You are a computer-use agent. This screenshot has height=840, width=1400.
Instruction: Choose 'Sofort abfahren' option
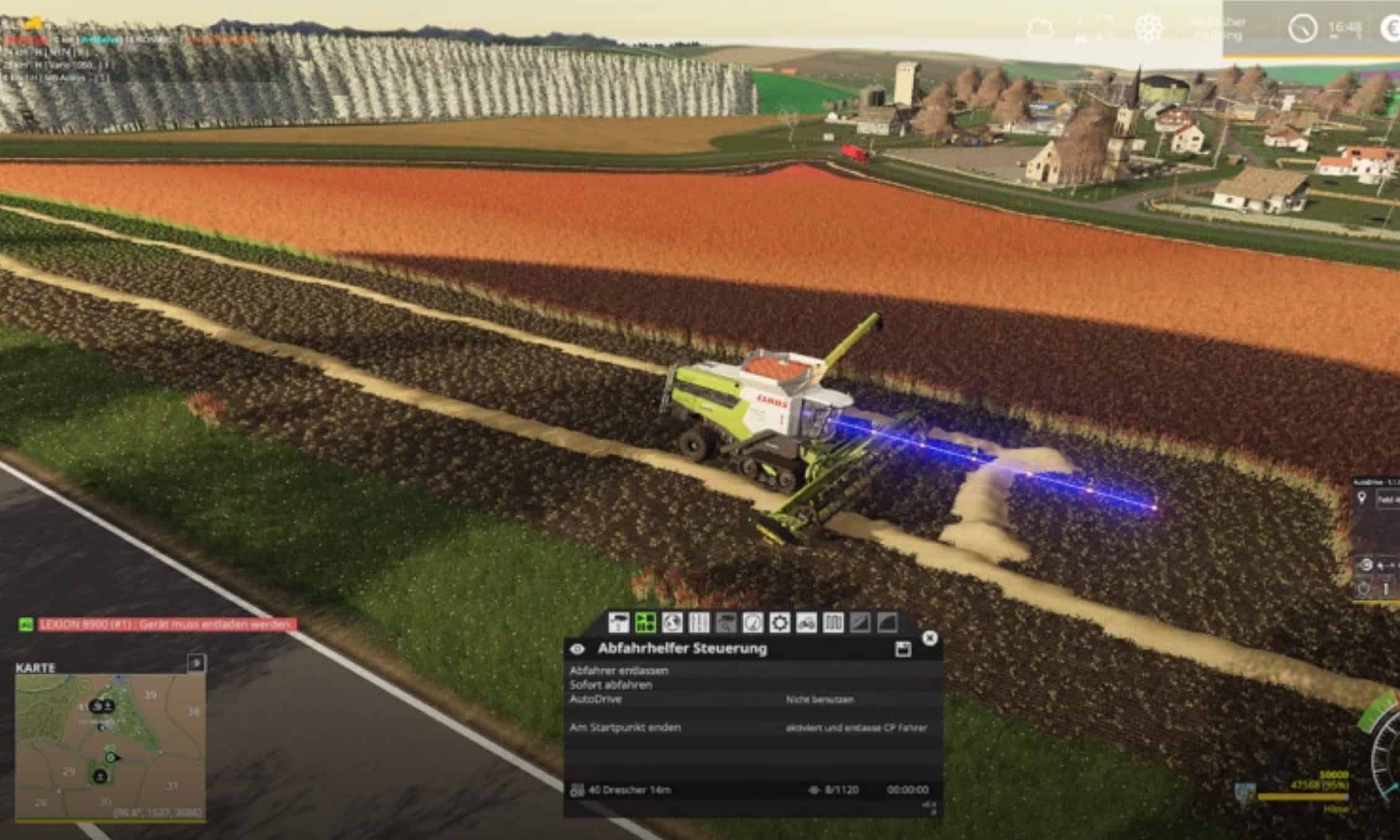click(611, 685)
